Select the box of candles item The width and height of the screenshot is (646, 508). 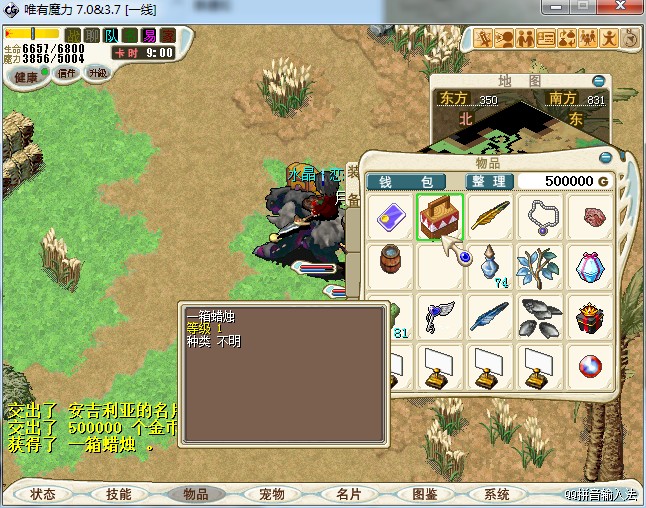(439, 216)
